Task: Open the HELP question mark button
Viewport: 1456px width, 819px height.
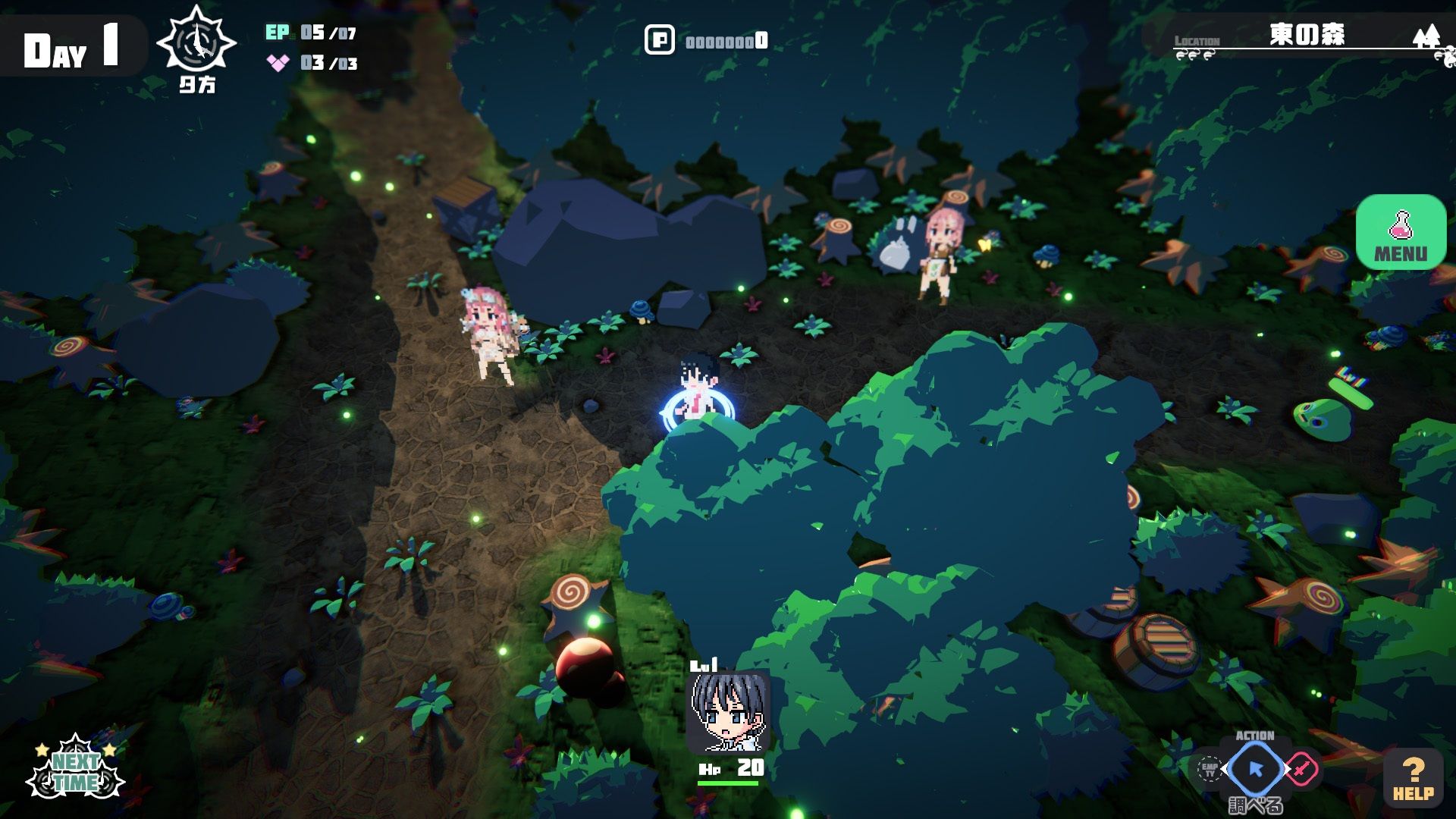Action: [x=1413, y=778]
